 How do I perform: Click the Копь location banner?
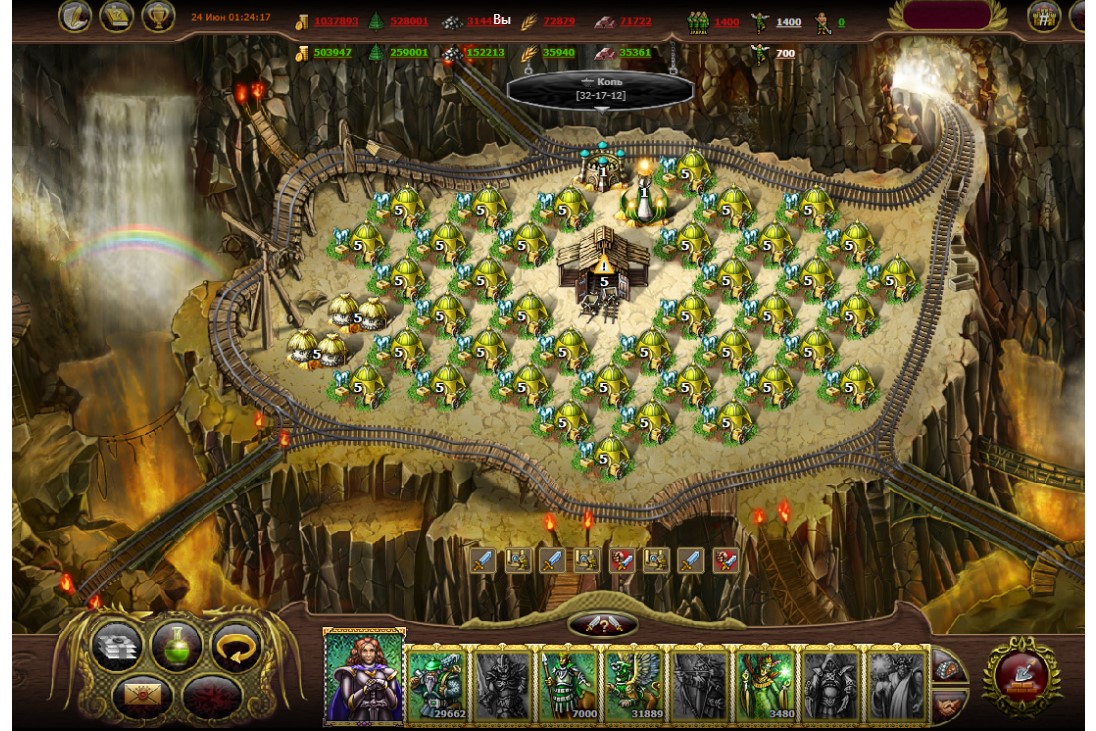pos(600,88)
